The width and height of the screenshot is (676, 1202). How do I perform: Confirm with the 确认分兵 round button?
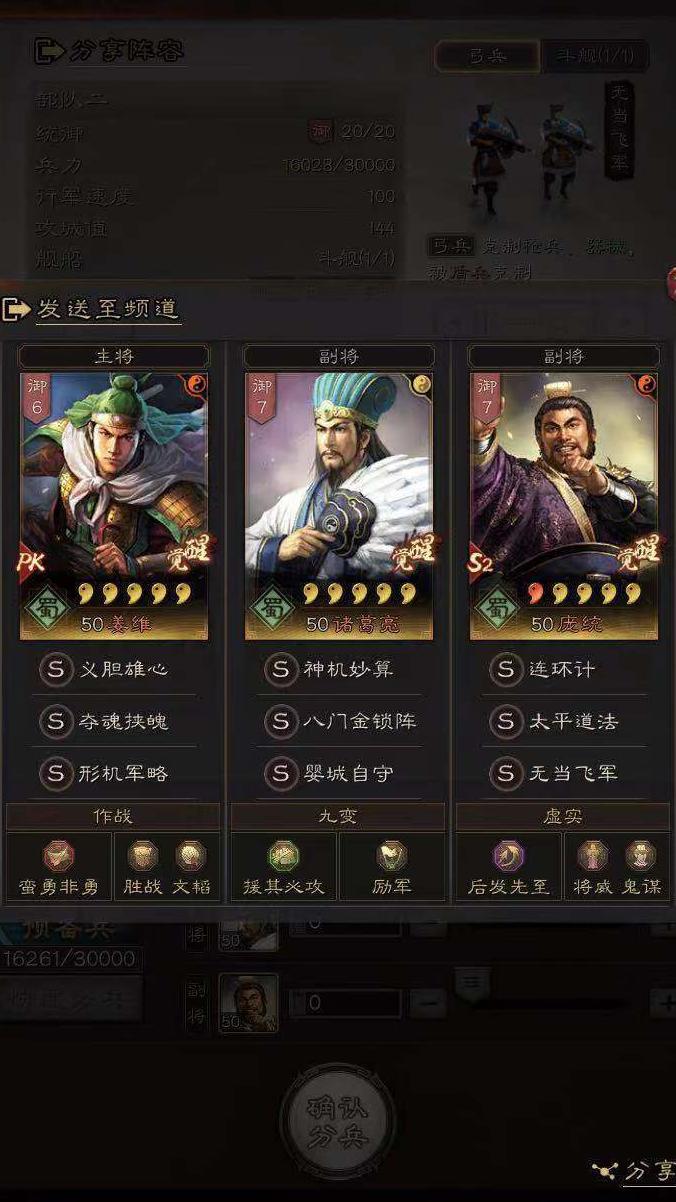click(338, 1122)
